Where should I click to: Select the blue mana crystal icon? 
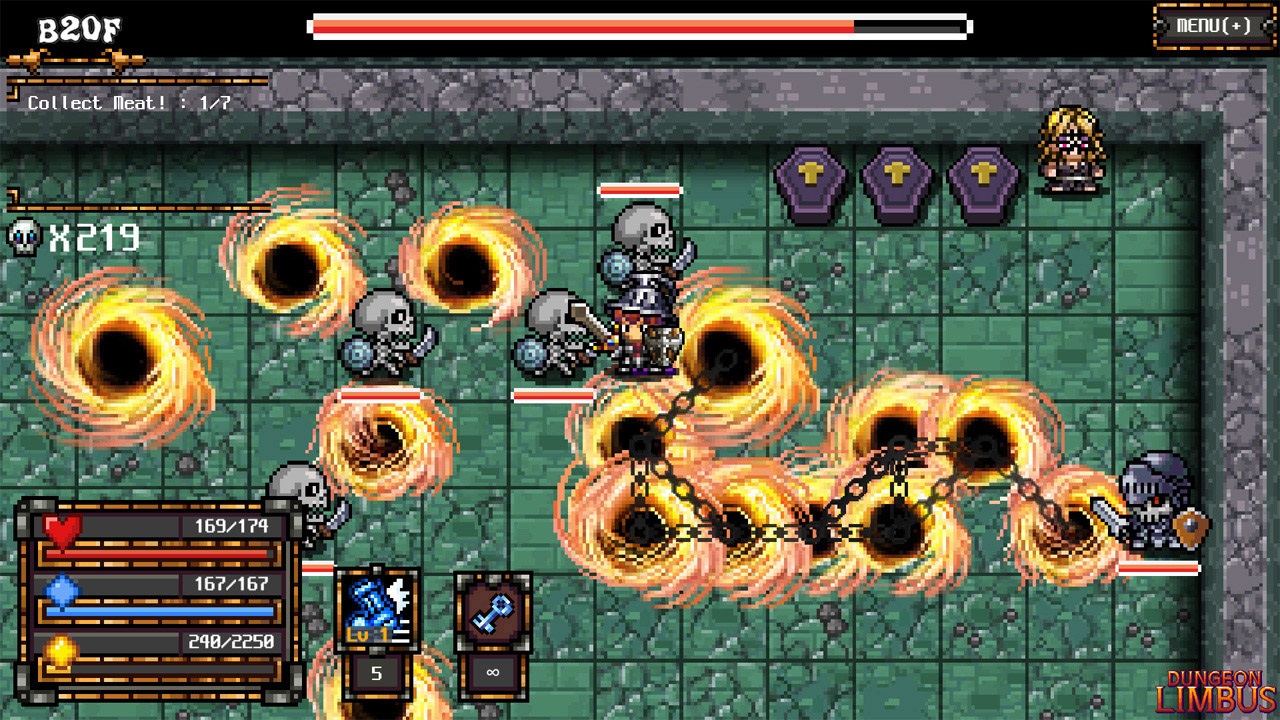60,588
